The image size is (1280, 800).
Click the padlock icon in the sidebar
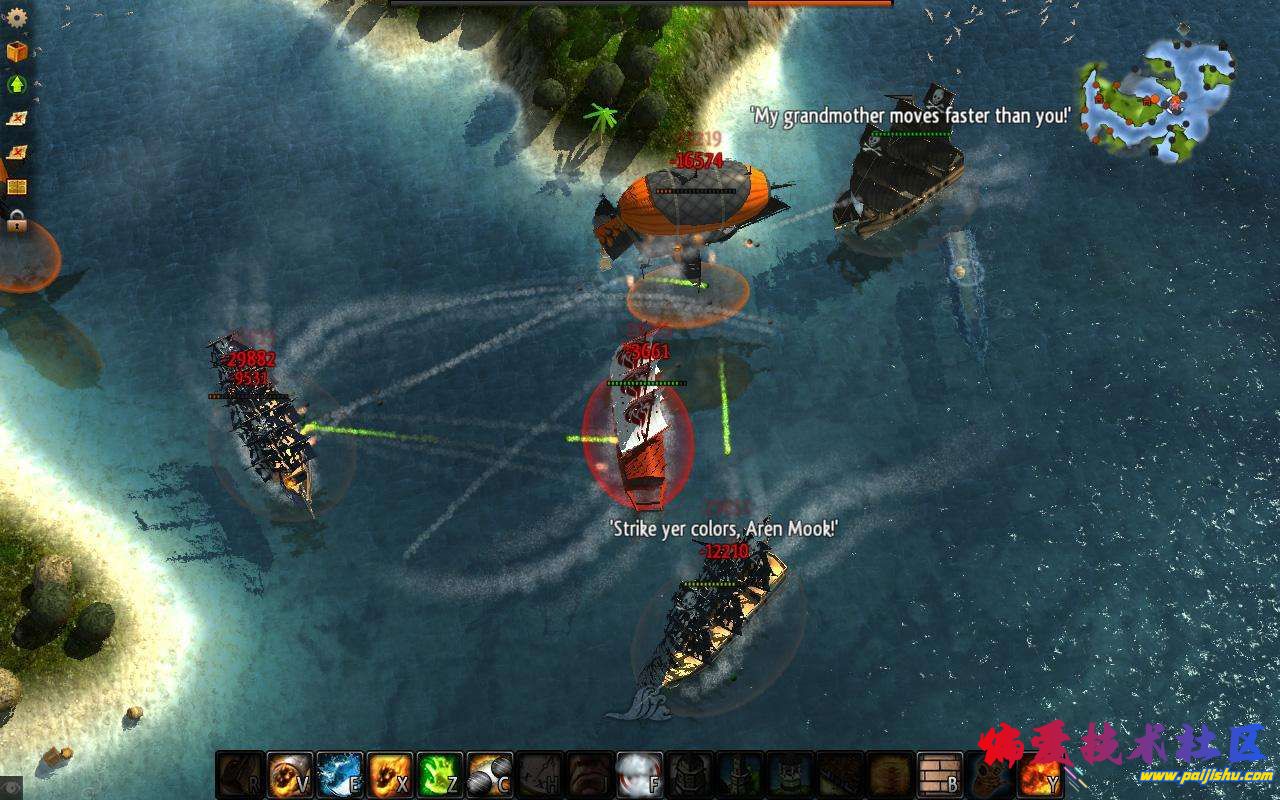tap(16, 221)
